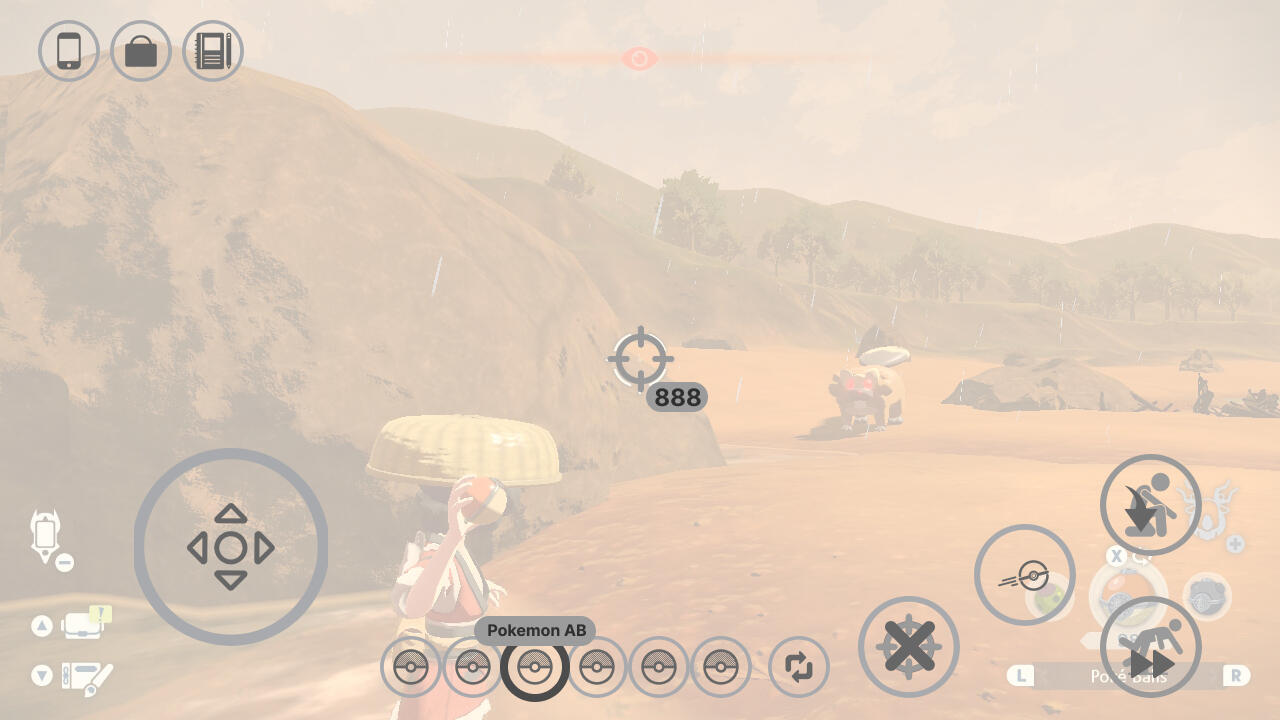Tap the left arrow on the D-pad

197,548
